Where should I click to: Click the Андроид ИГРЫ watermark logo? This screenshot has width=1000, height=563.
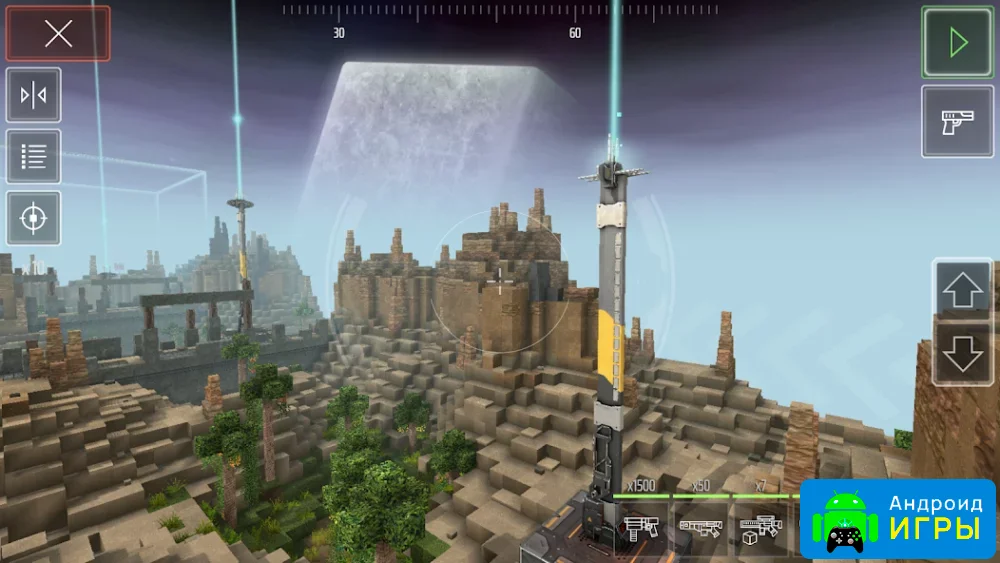point(897,518)
